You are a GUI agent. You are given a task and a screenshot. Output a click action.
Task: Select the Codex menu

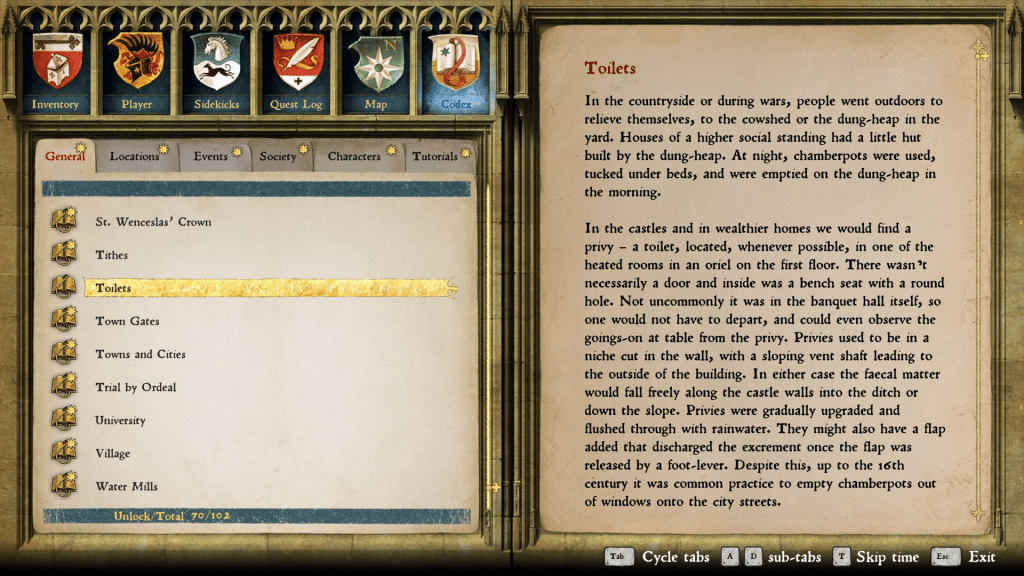(x=456, y=68)
